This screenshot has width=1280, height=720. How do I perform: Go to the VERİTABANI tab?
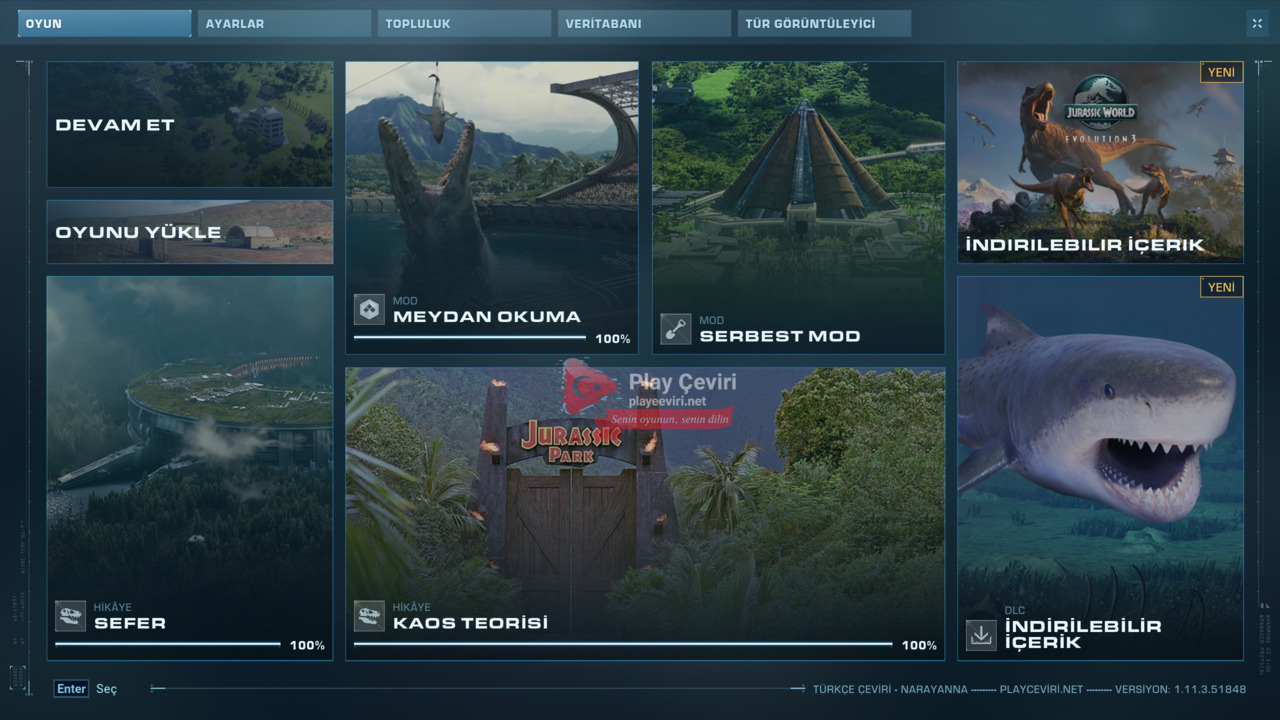tap(644, 23)
